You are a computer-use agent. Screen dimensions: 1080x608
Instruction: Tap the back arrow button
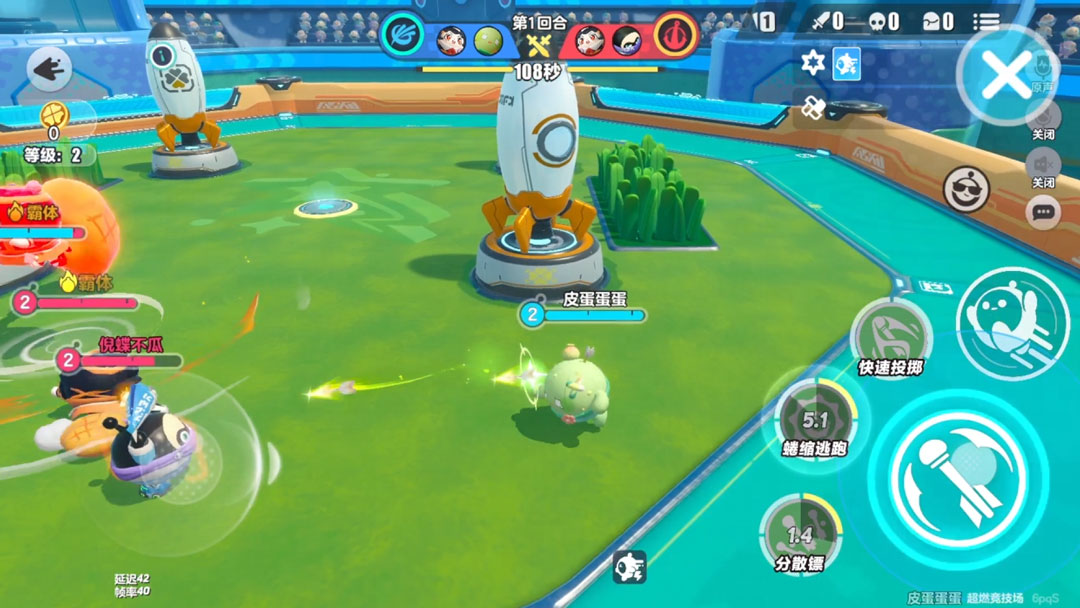[48, 69]
